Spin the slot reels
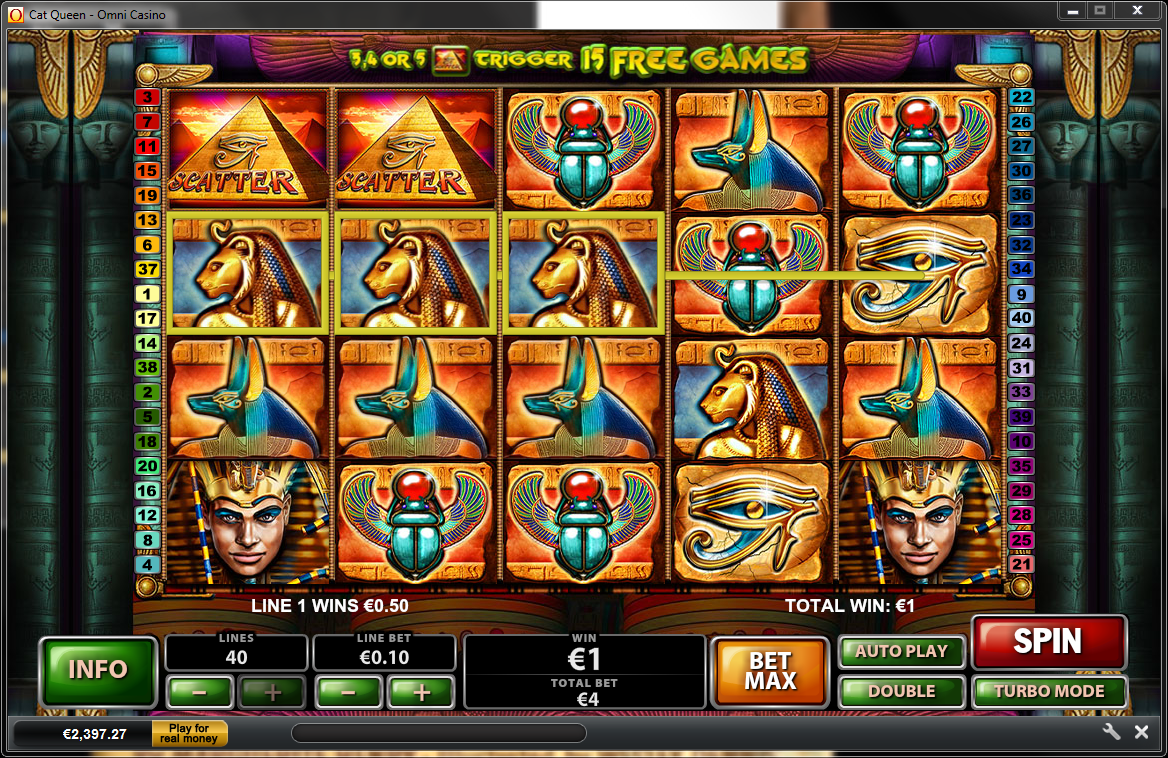 coord(1048,642)
